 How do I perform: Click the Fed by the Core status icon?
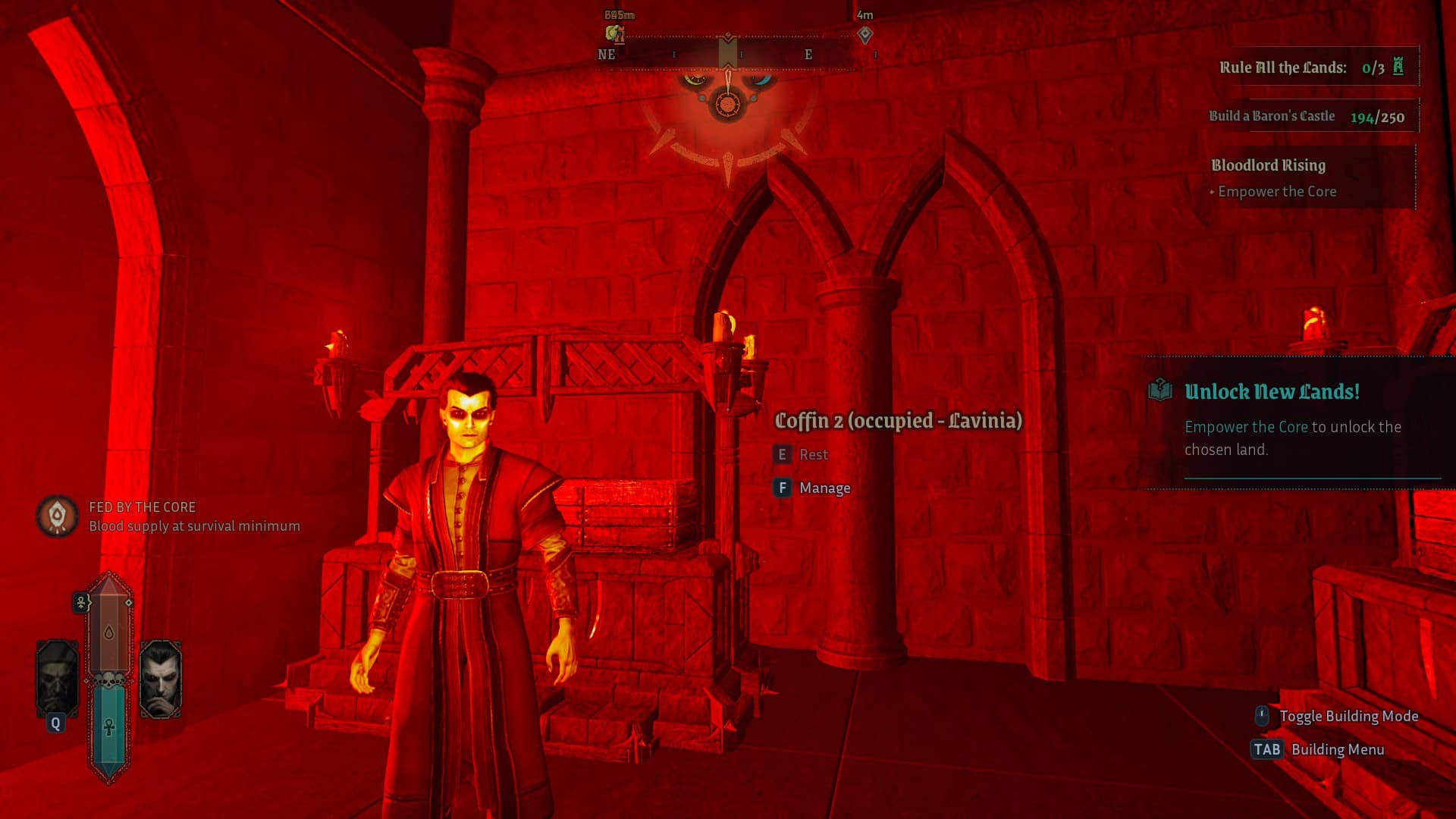click(57, 516)
